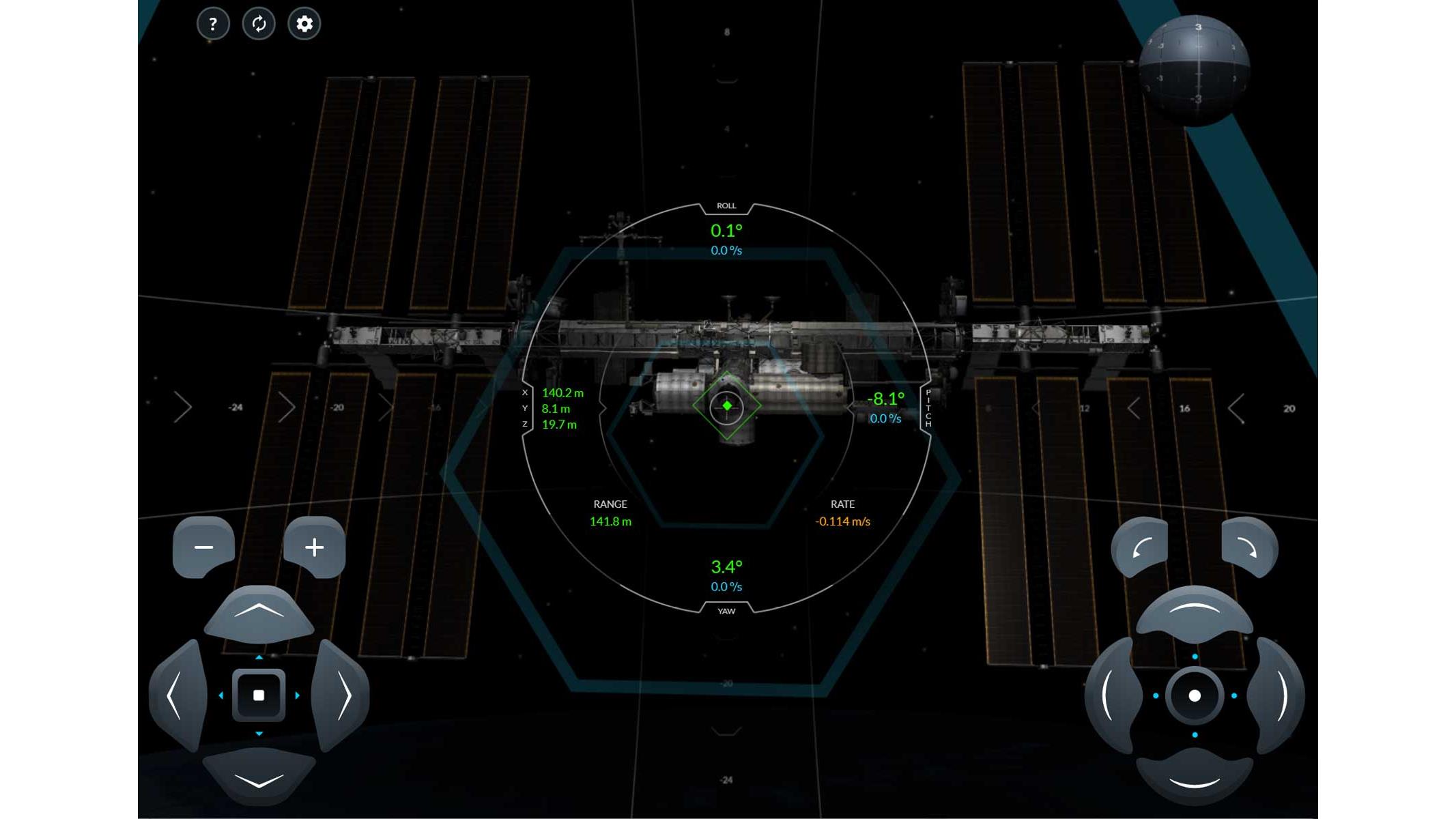This screenshot has width=1456, height=819.
Task: Pitch up with the right pad's top button
Action: (1195, 611)
